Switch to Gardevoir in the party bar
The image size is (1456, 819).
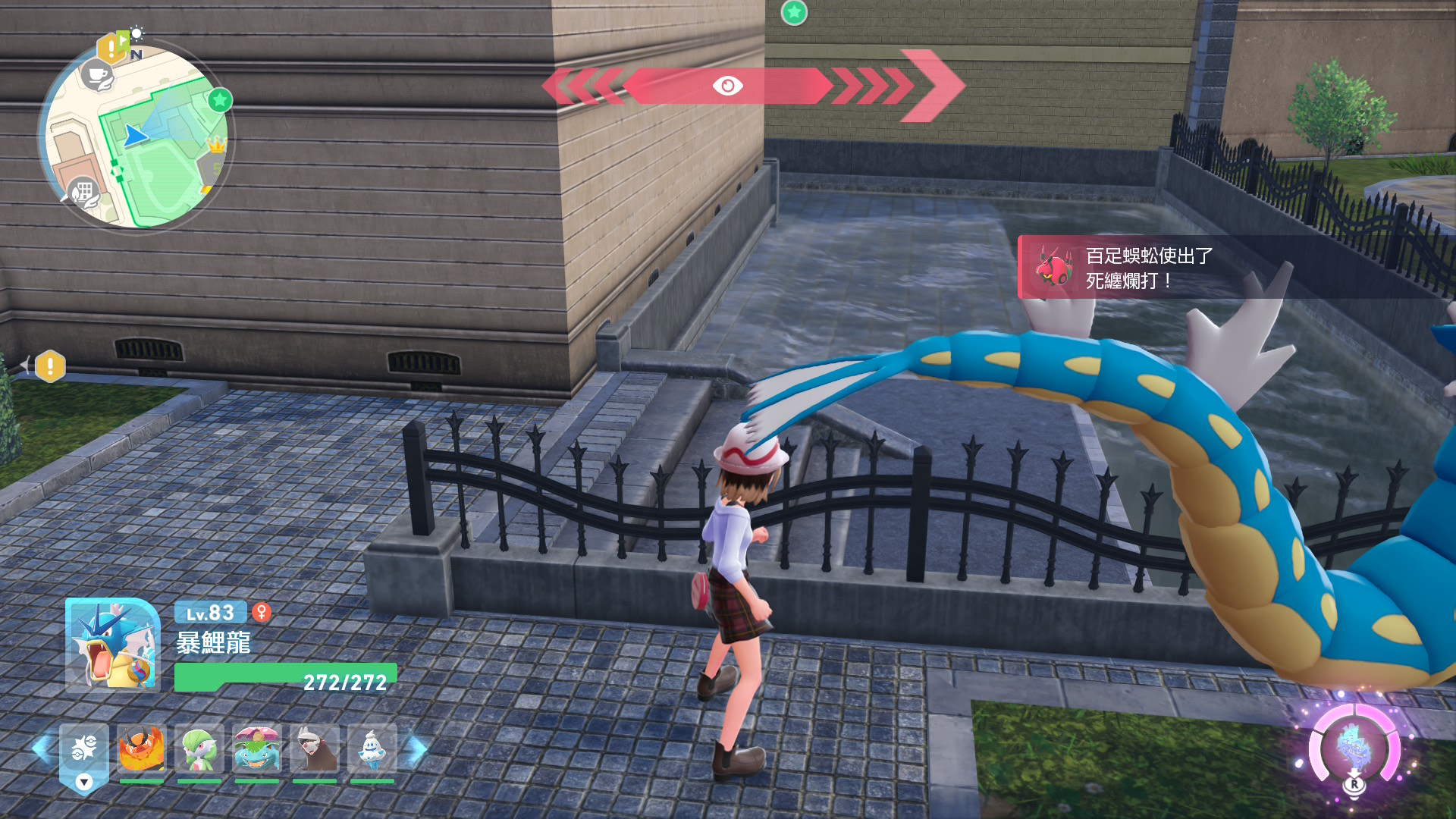coord(199,749)
